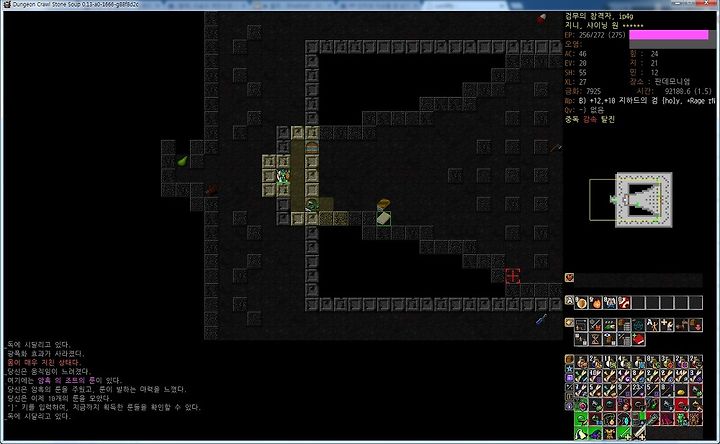Choose the orange round ability icon
The height and width of the screenshot is (444, 720).
(582, 302)
